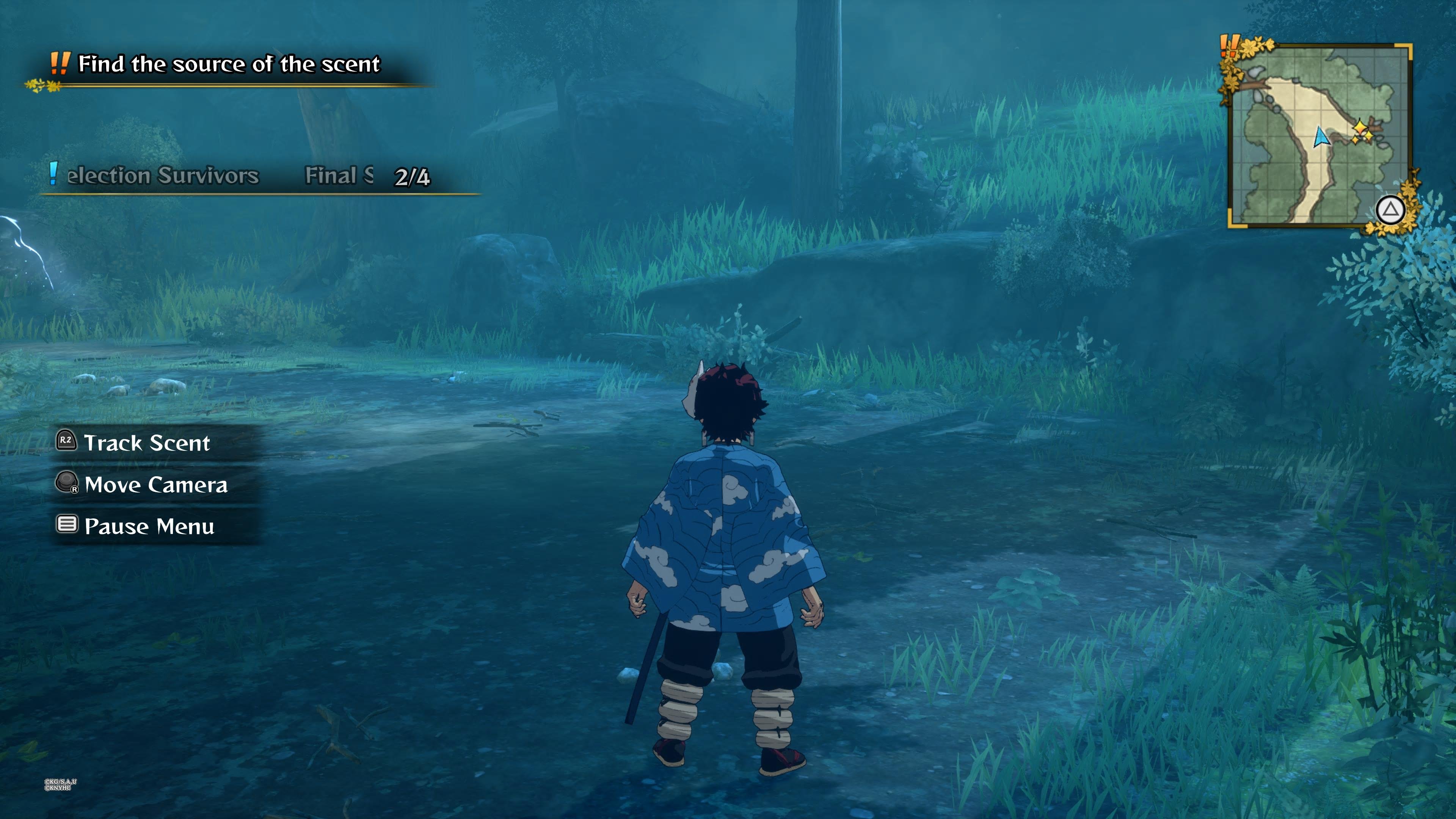This screenshot has height=819, width=1456.
Task: Click the gold star marker on minimap
Action: (1360, 132)
